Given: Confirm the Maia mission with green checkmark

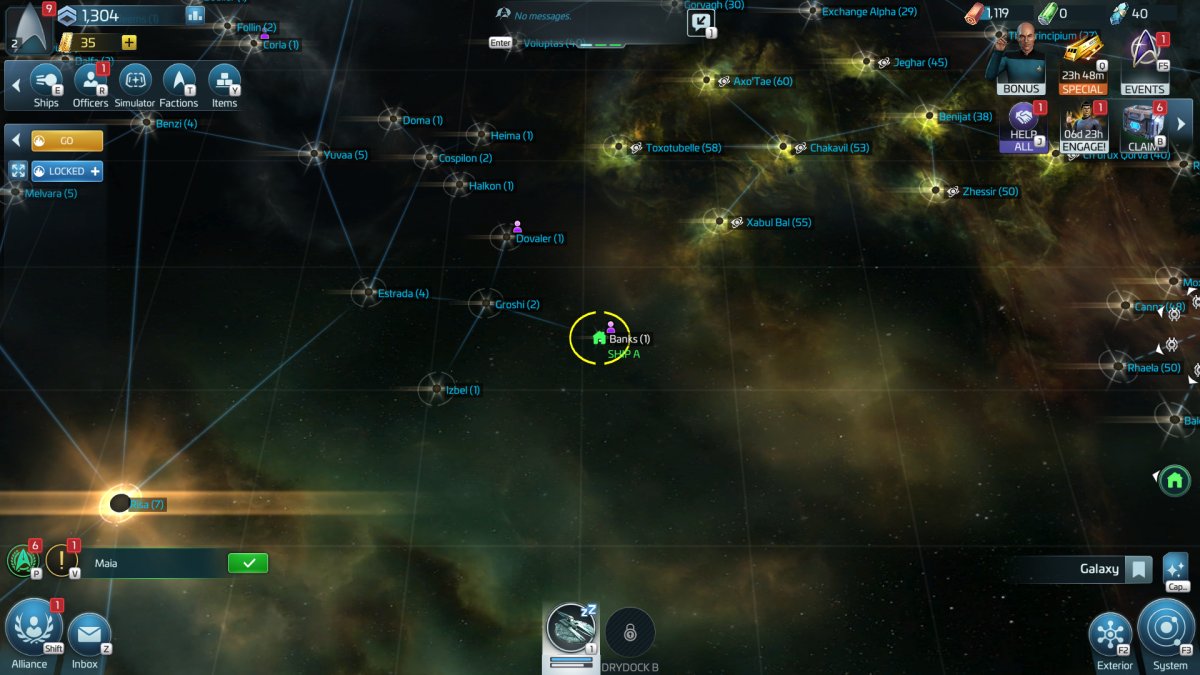Looking at the screenshot, I should point(248,563).
